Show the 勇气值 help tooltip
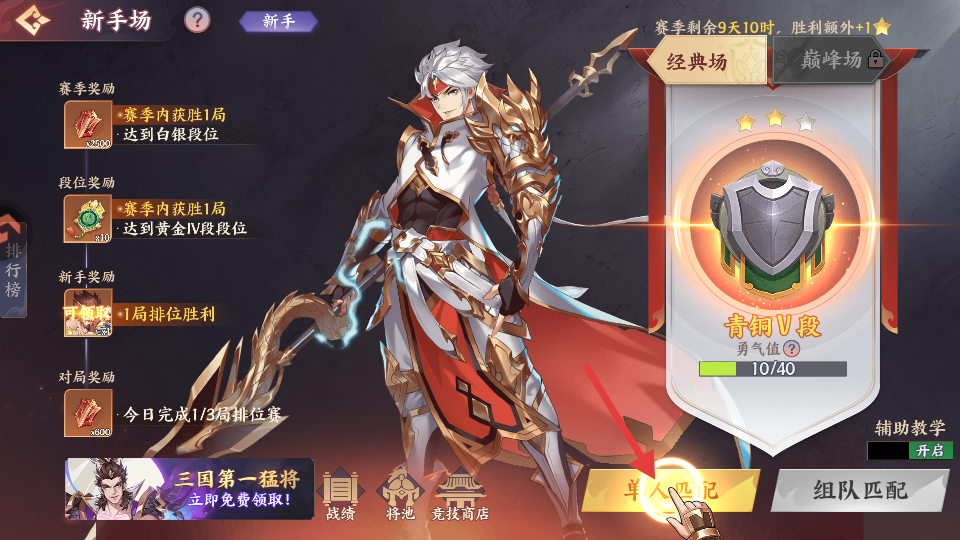The image size is (960, 540). pos(792,348)
